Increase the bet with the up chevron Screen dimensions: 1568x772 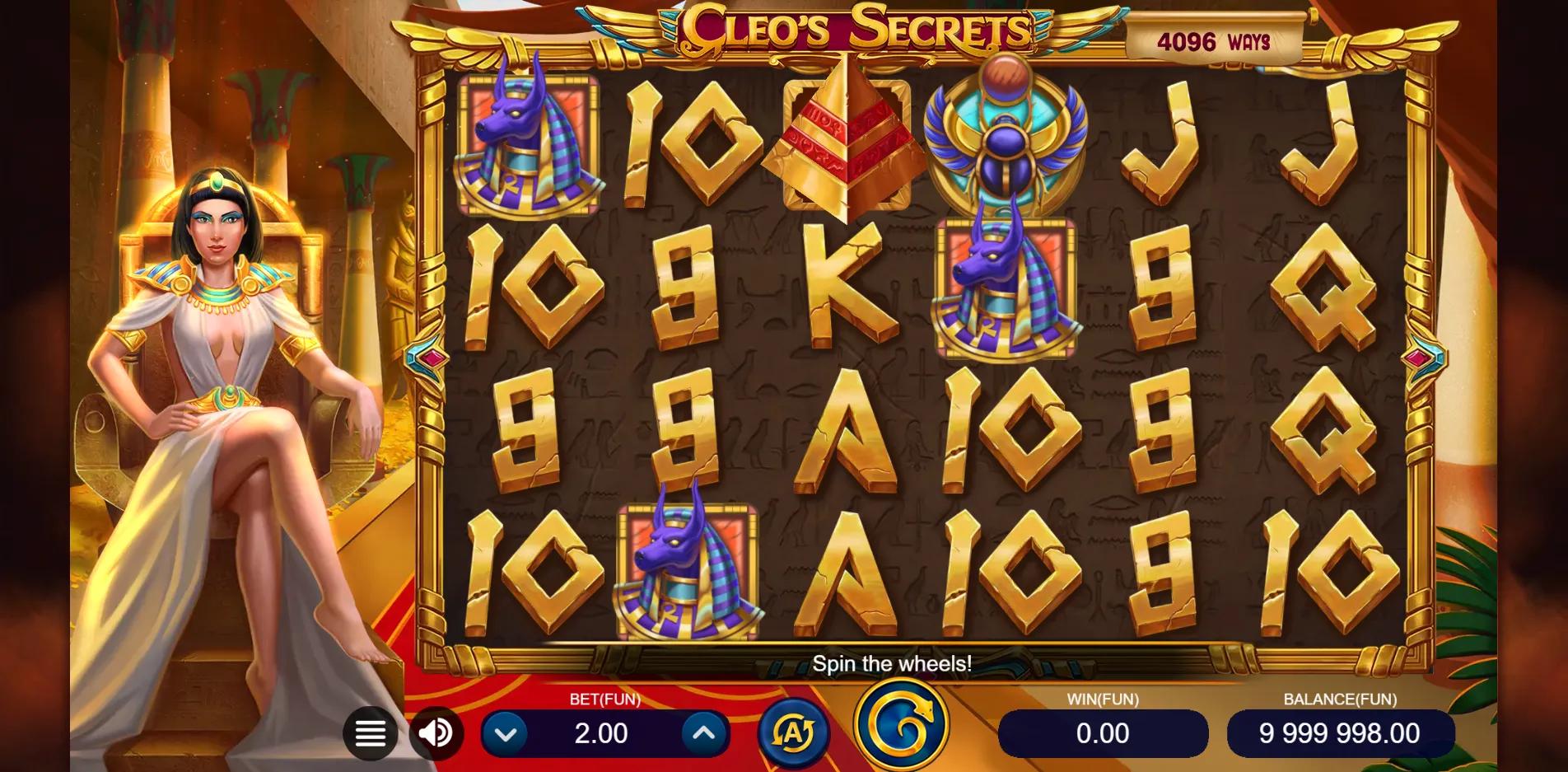coord(704,732)
